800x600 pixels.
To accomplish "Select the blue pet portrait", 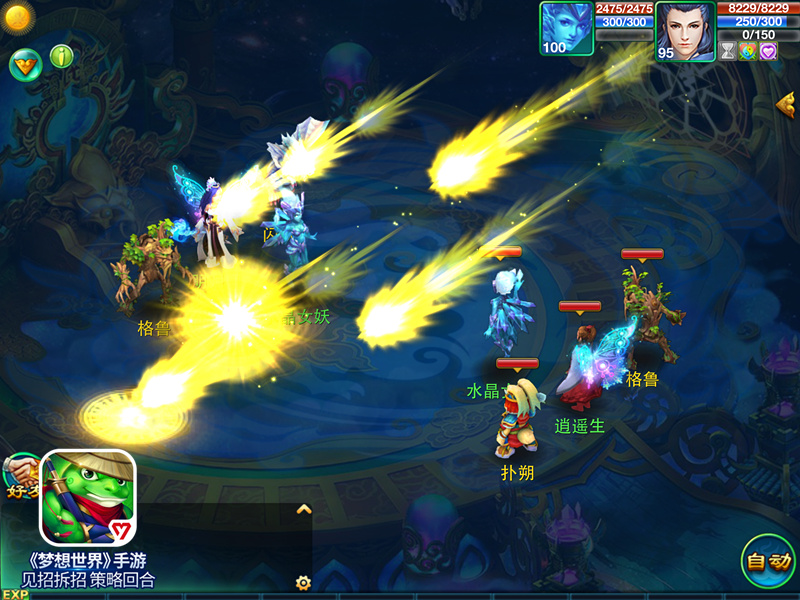I will 566,29.
